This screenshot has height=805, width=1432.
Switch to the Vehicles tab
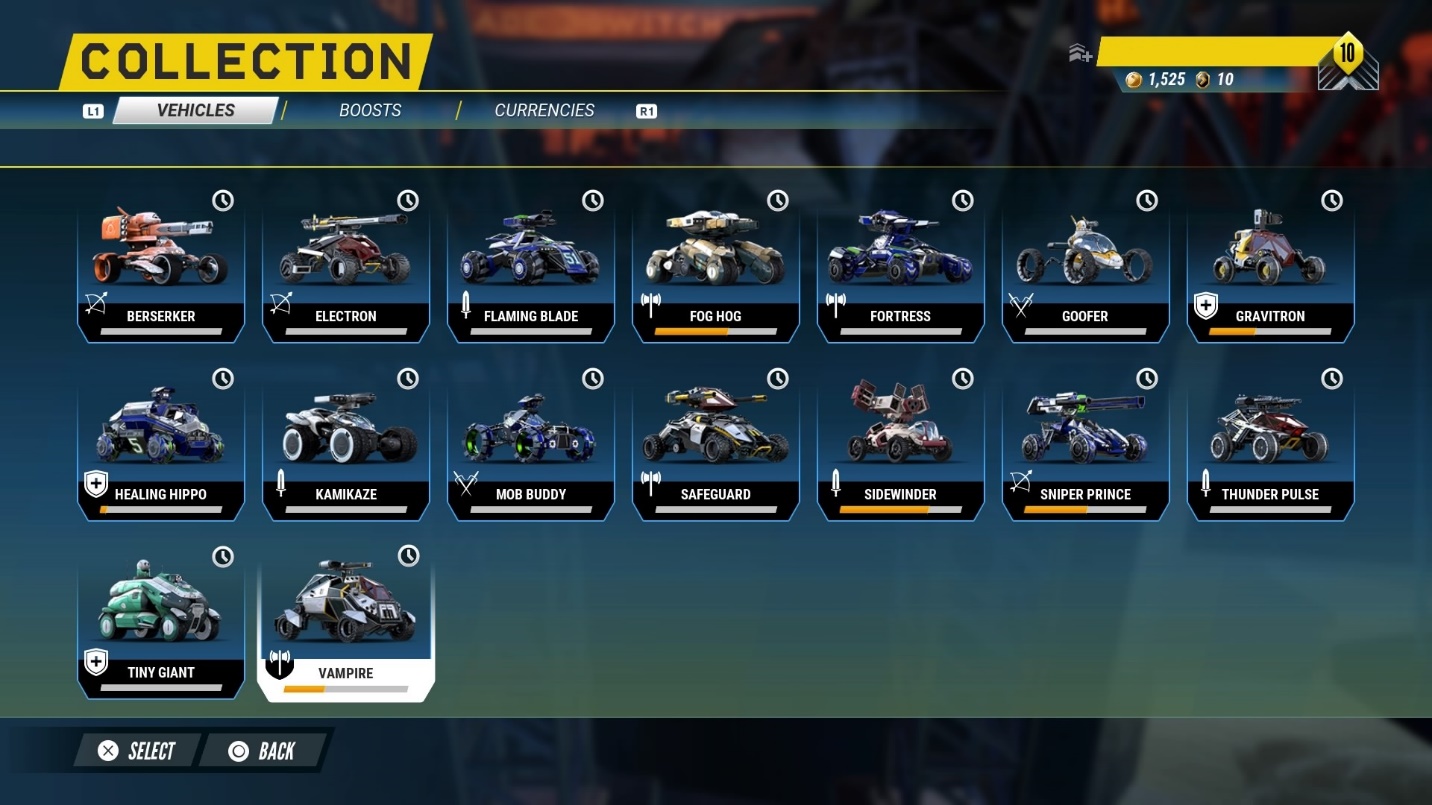(195, 110)
